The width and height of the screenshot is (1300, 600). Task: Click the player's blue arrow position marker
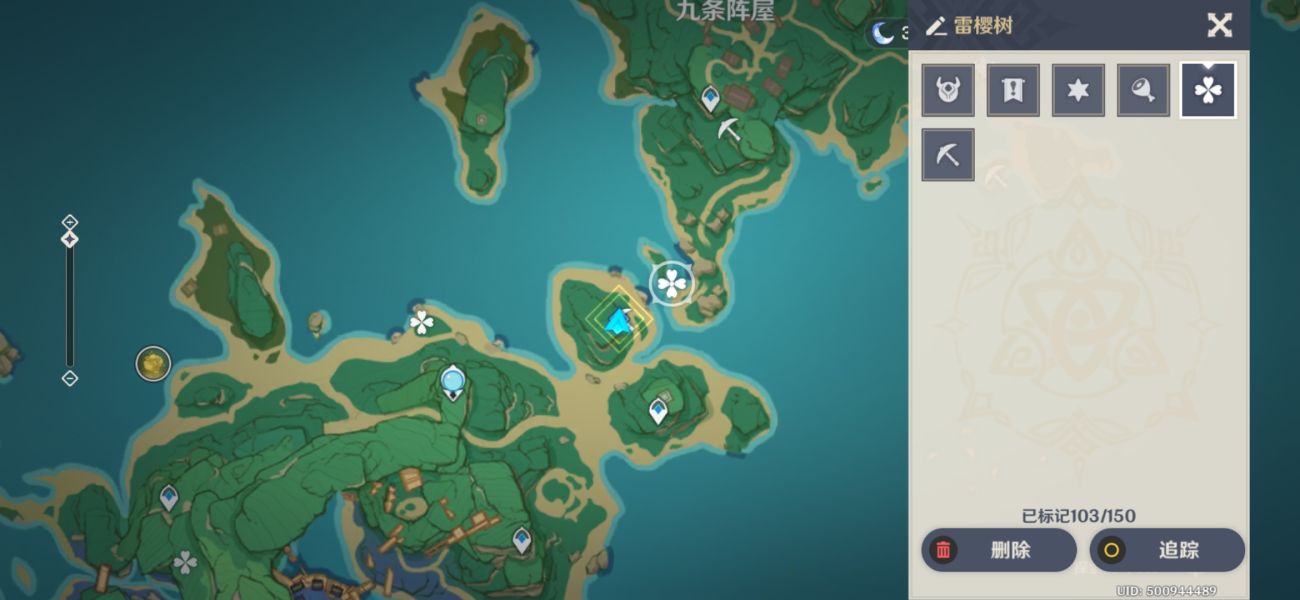click(619, 321)
